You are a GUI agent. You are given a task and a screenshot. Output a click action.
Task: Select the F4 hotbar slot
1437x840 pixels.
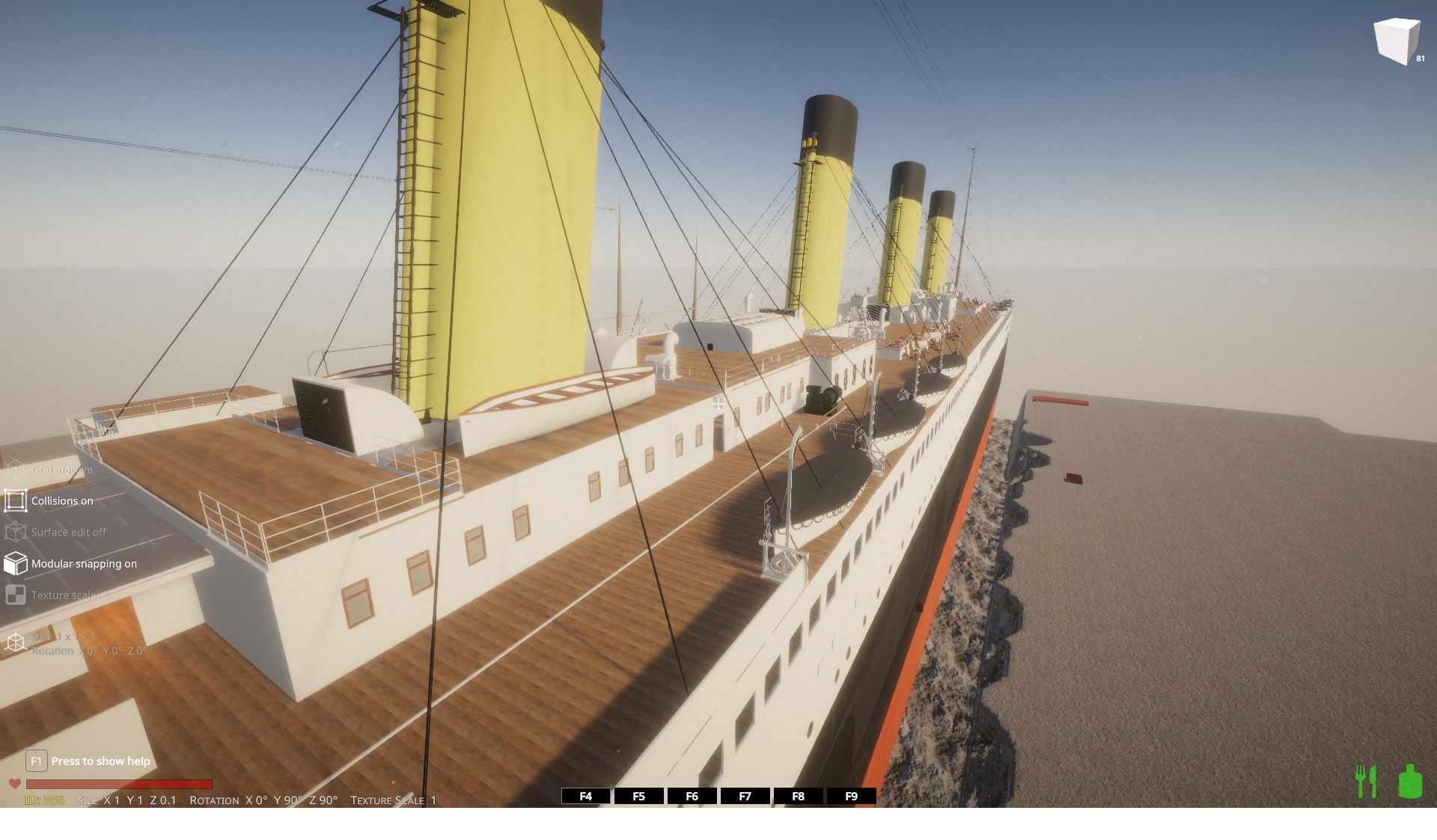tap(585, 796)
